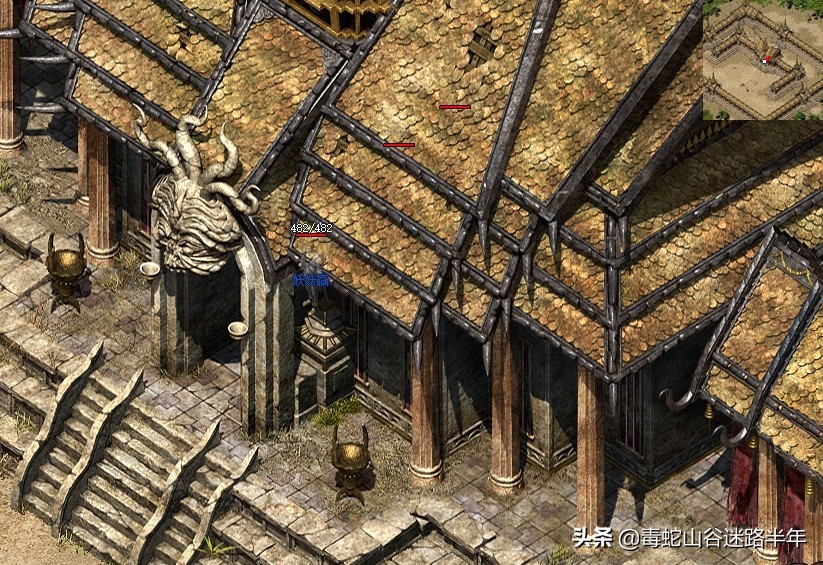Click the minimap in the corner
The height and width of the screenshot is (565, 823).
point(762,60)
